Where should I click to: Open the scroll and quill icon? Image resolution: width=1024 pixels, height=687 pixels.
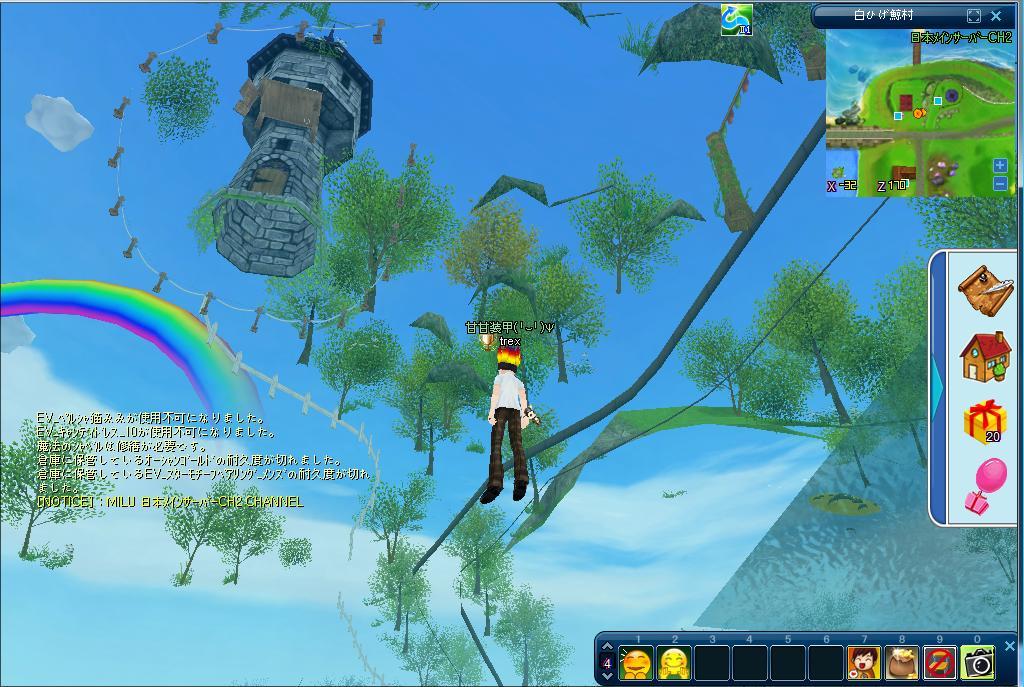[986, 289]
